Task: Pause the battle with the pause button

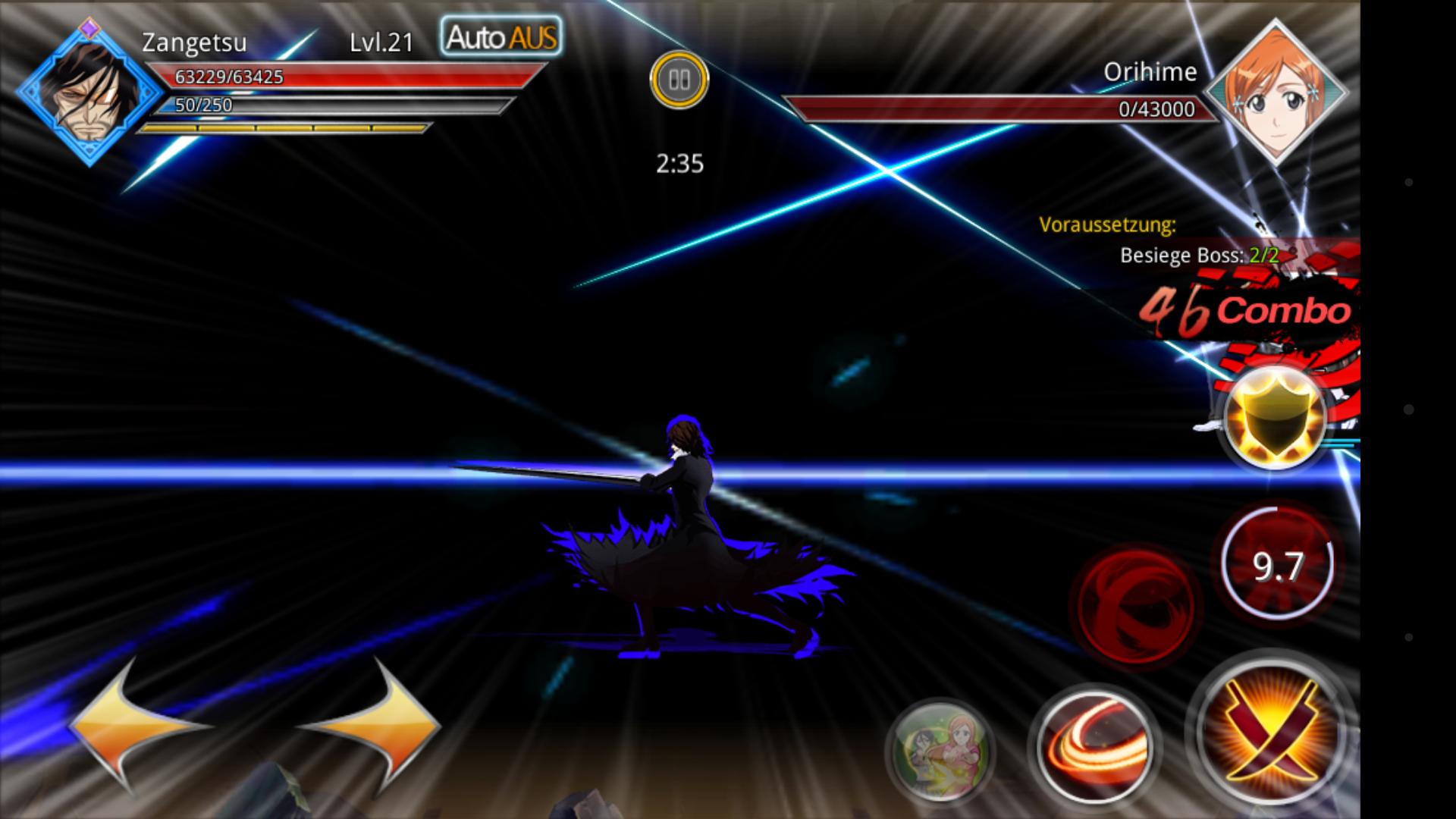Action: 679,78
